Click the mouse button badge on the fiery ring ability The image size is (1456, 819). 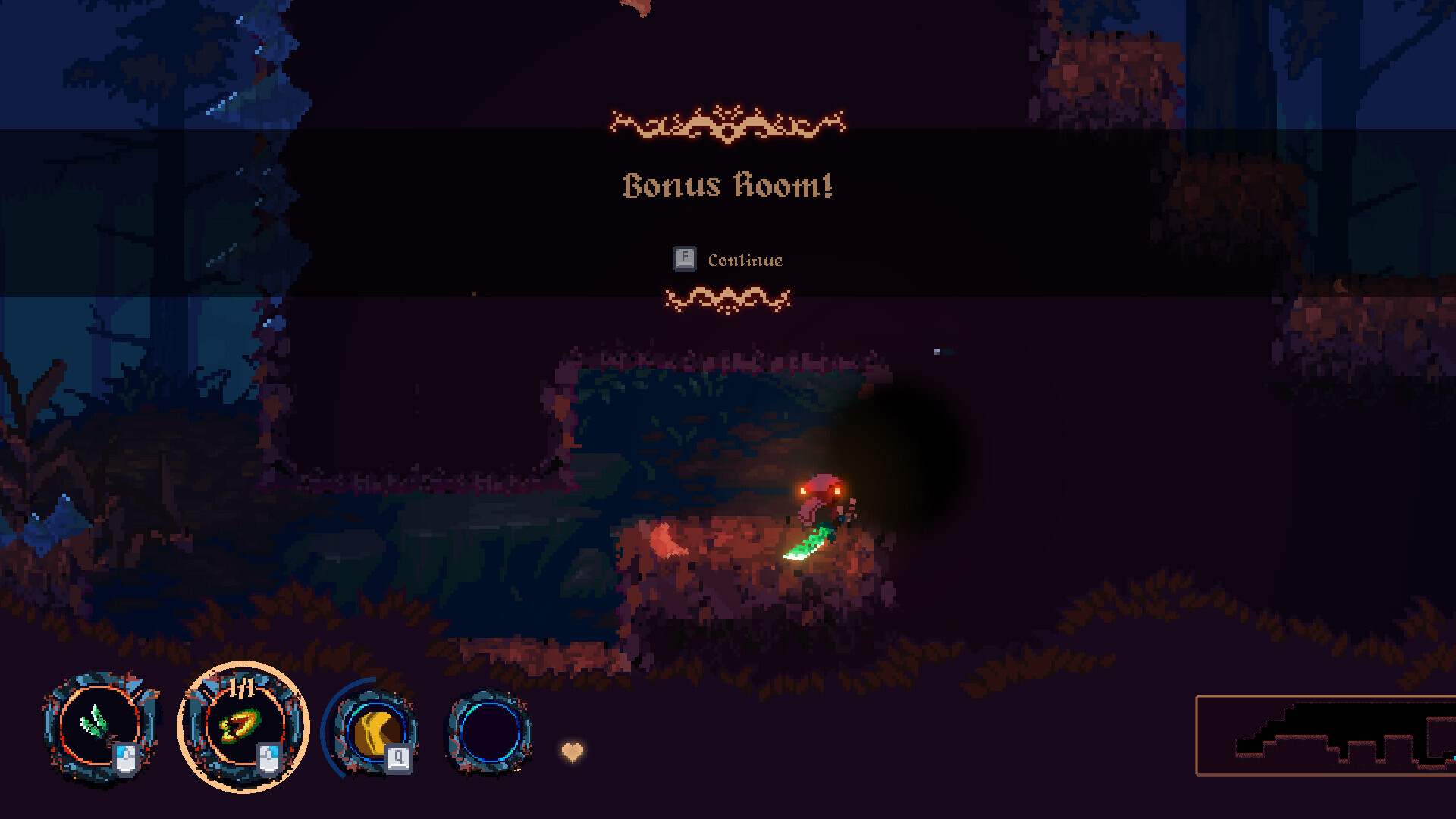click(x=268, y=758)
